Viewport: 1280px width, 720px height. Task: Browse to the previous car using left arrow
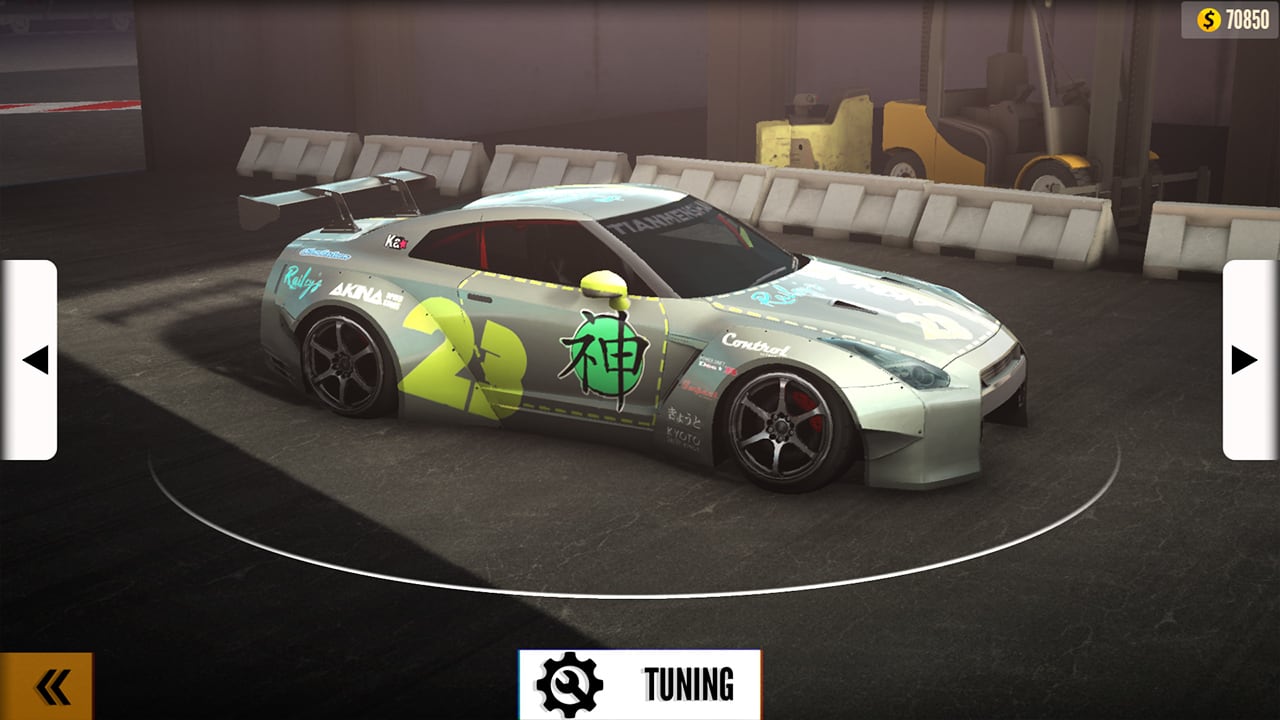[x=38, y=362]
